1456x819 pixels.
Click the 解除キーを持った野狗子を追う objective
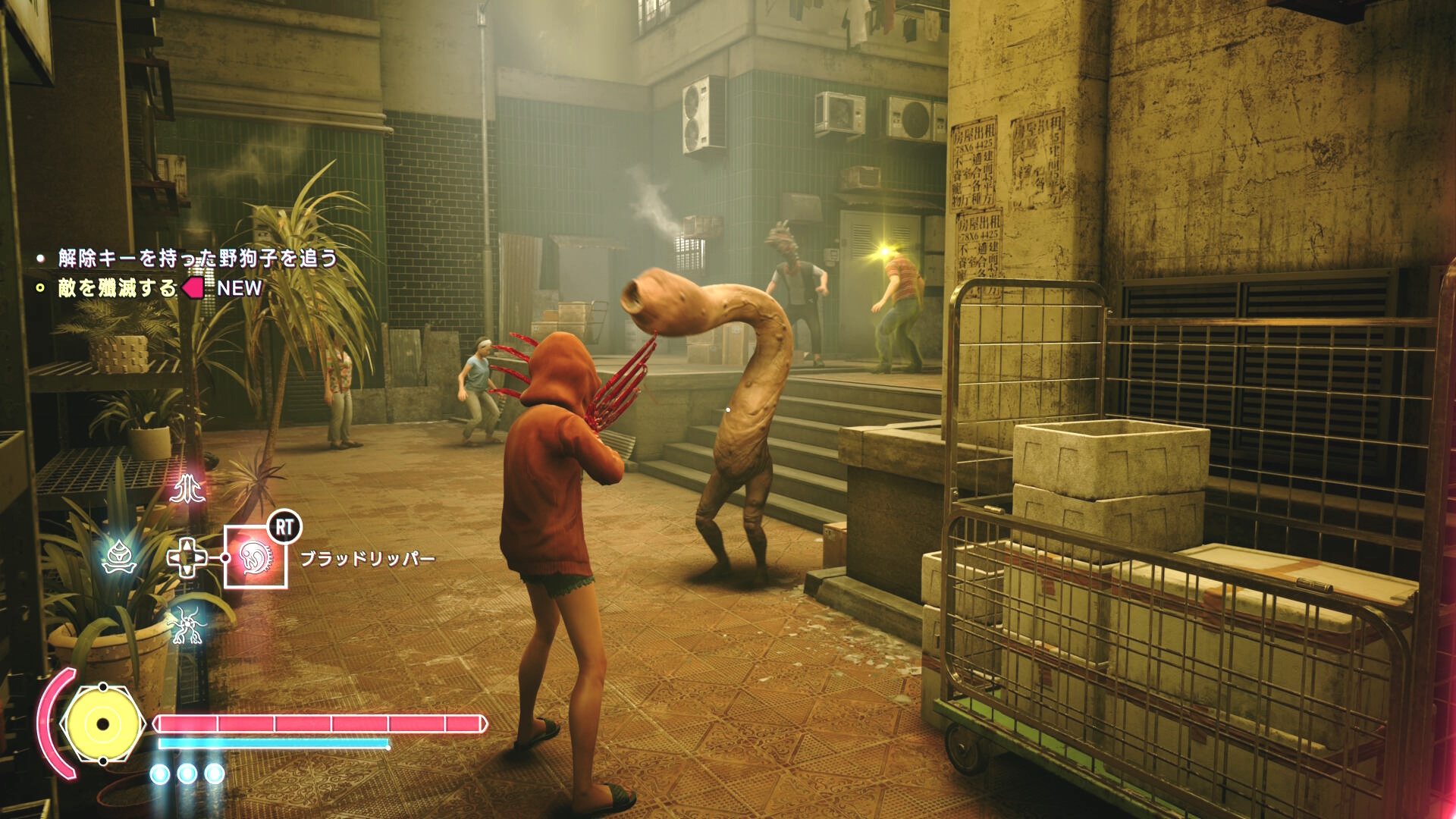197,259
